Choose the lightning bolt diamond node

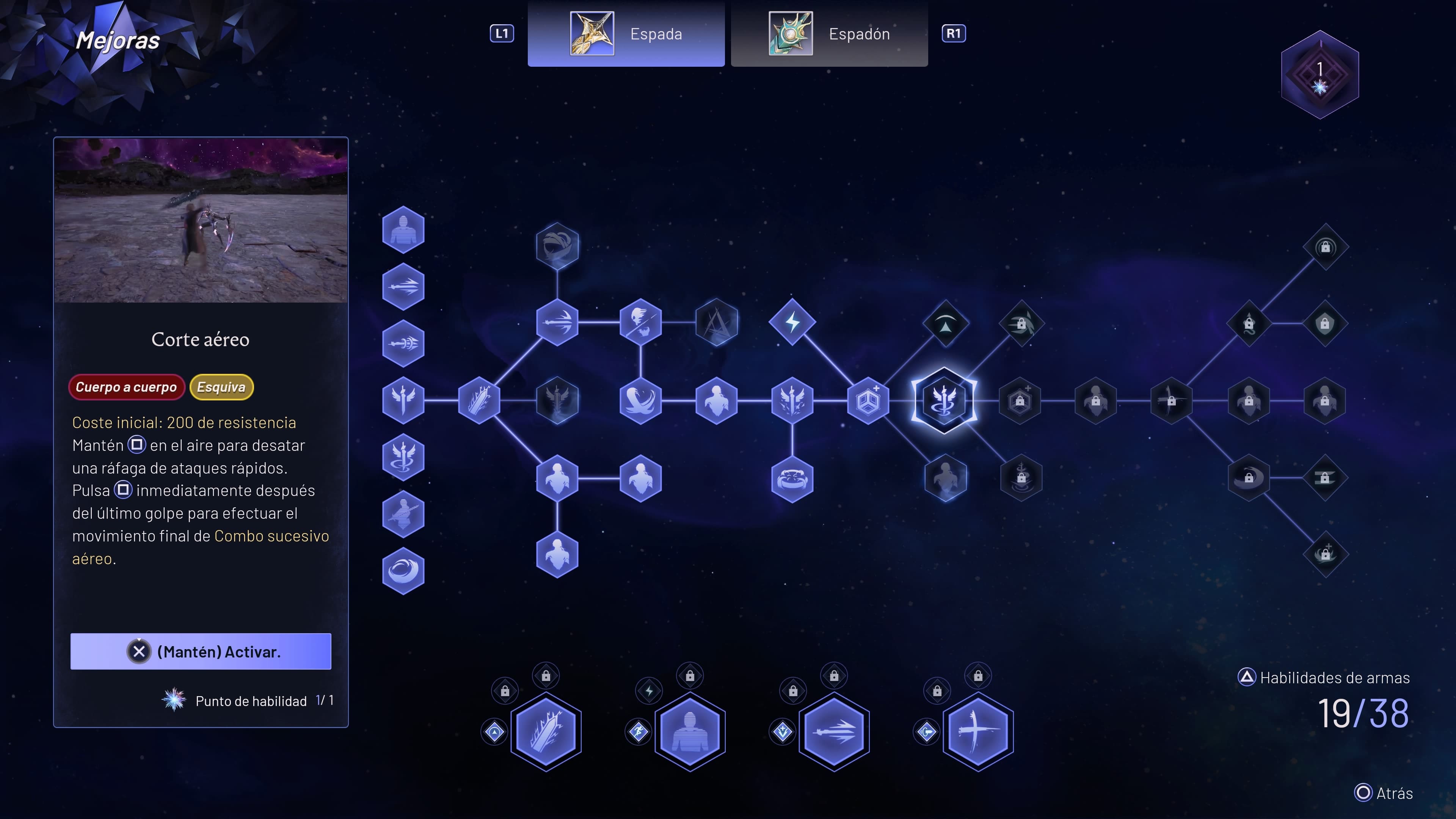[x=792, y=322]
